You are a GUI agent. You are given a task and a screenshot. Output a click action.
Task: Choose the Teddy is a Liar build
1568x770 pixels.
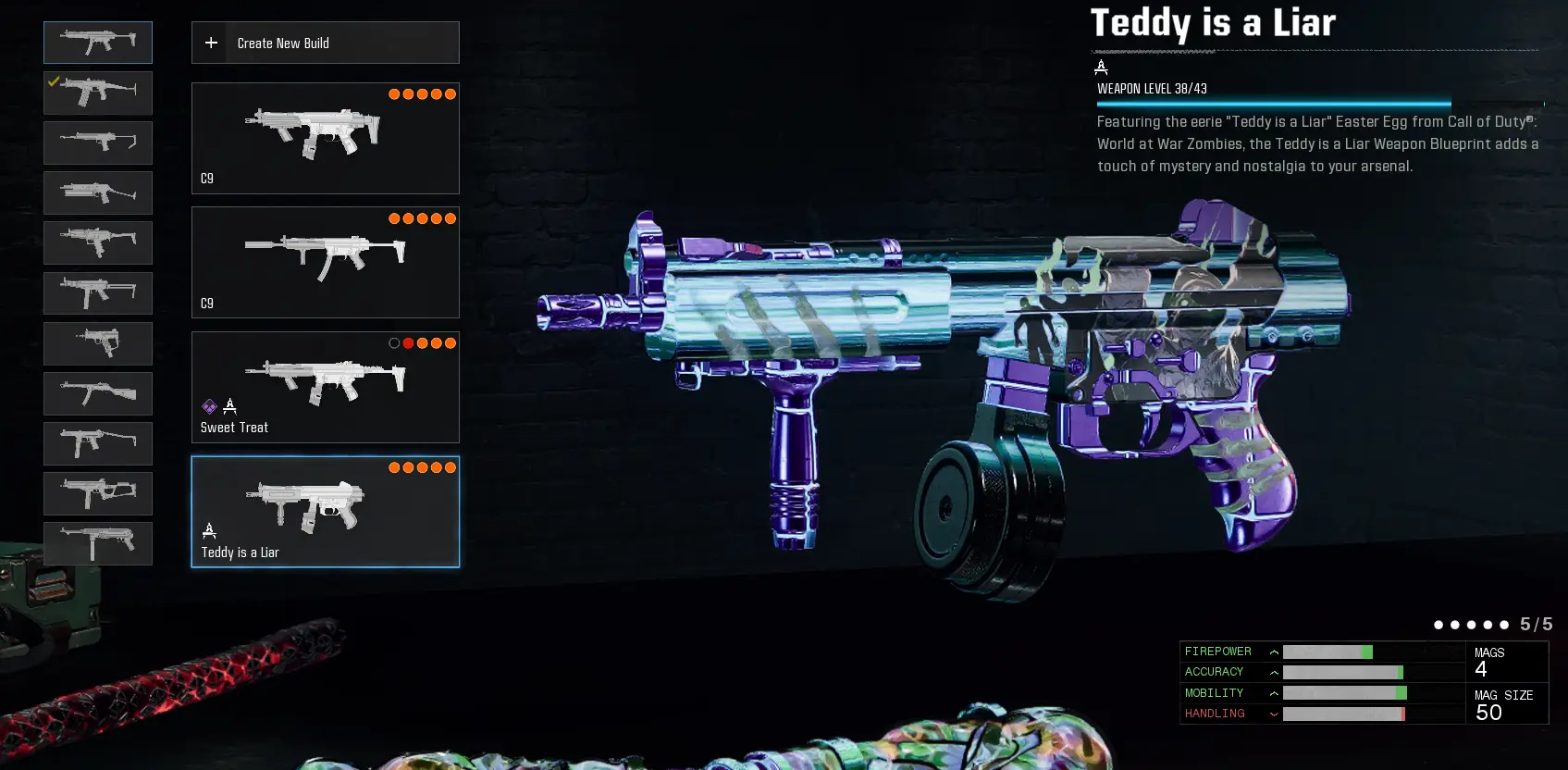click(x=325, y=511)
